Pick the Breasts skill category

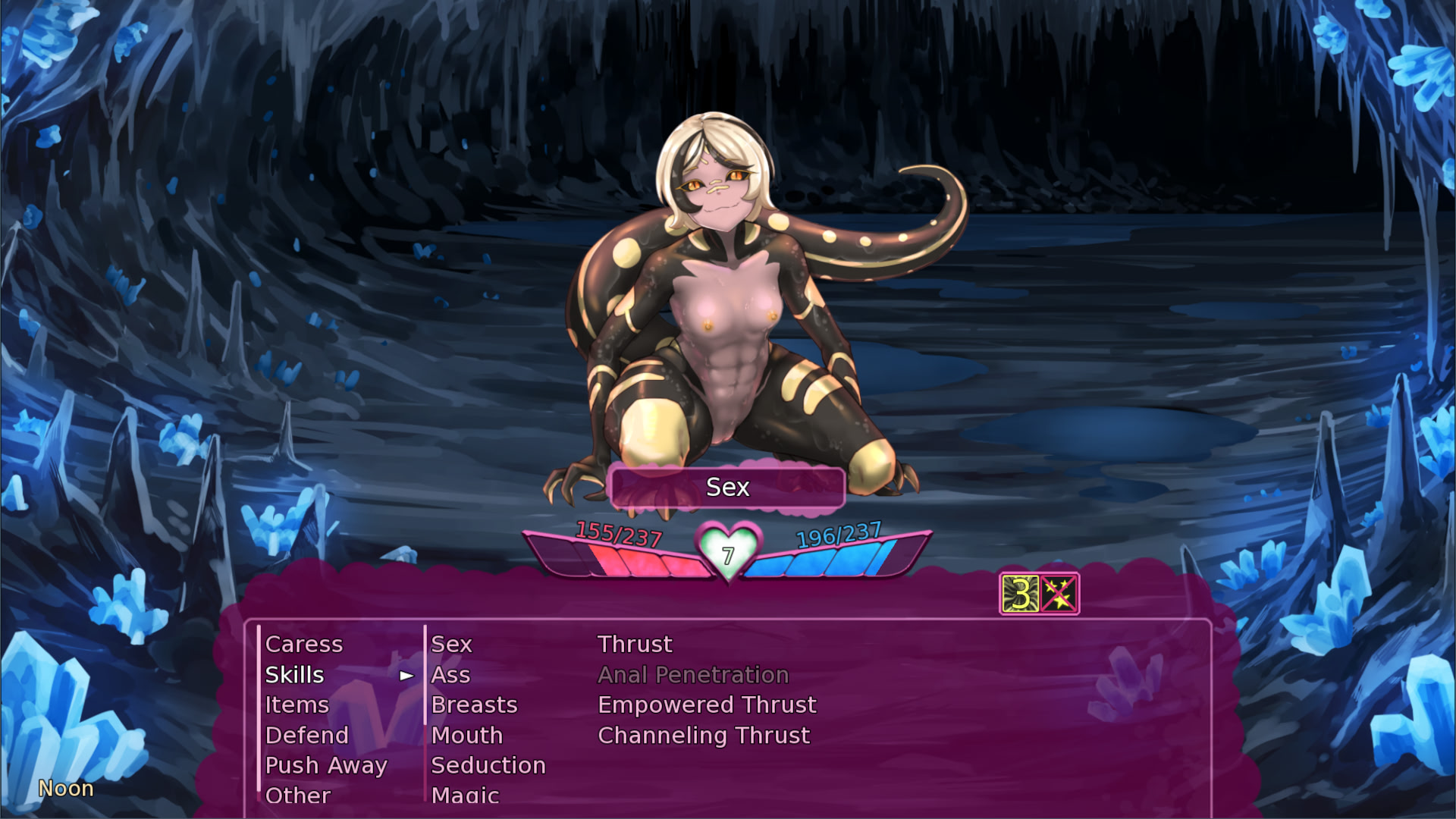tap(474, 705)
